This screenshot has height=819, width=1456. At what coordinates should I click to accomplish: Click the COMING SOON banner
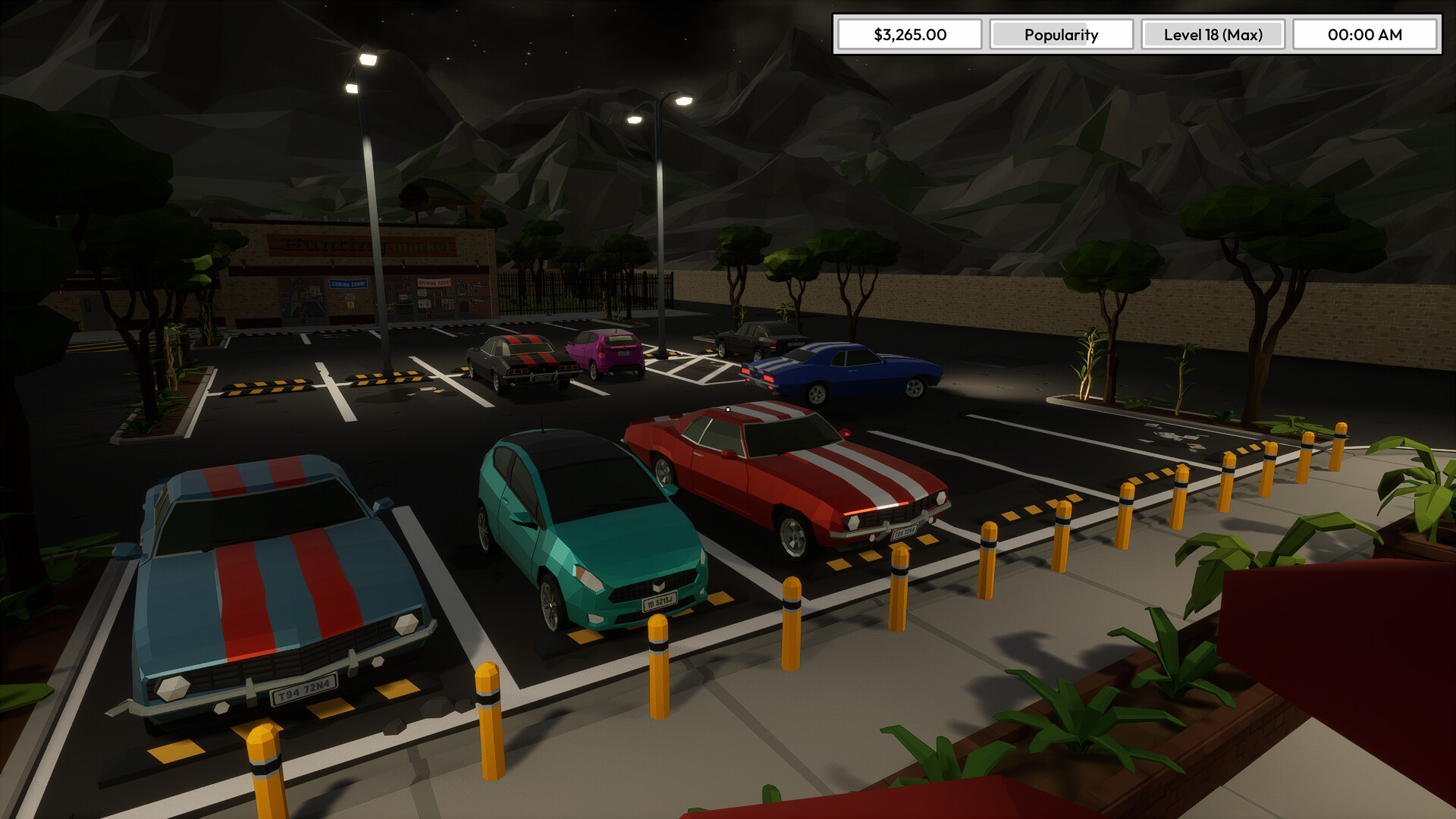[348, 283]
